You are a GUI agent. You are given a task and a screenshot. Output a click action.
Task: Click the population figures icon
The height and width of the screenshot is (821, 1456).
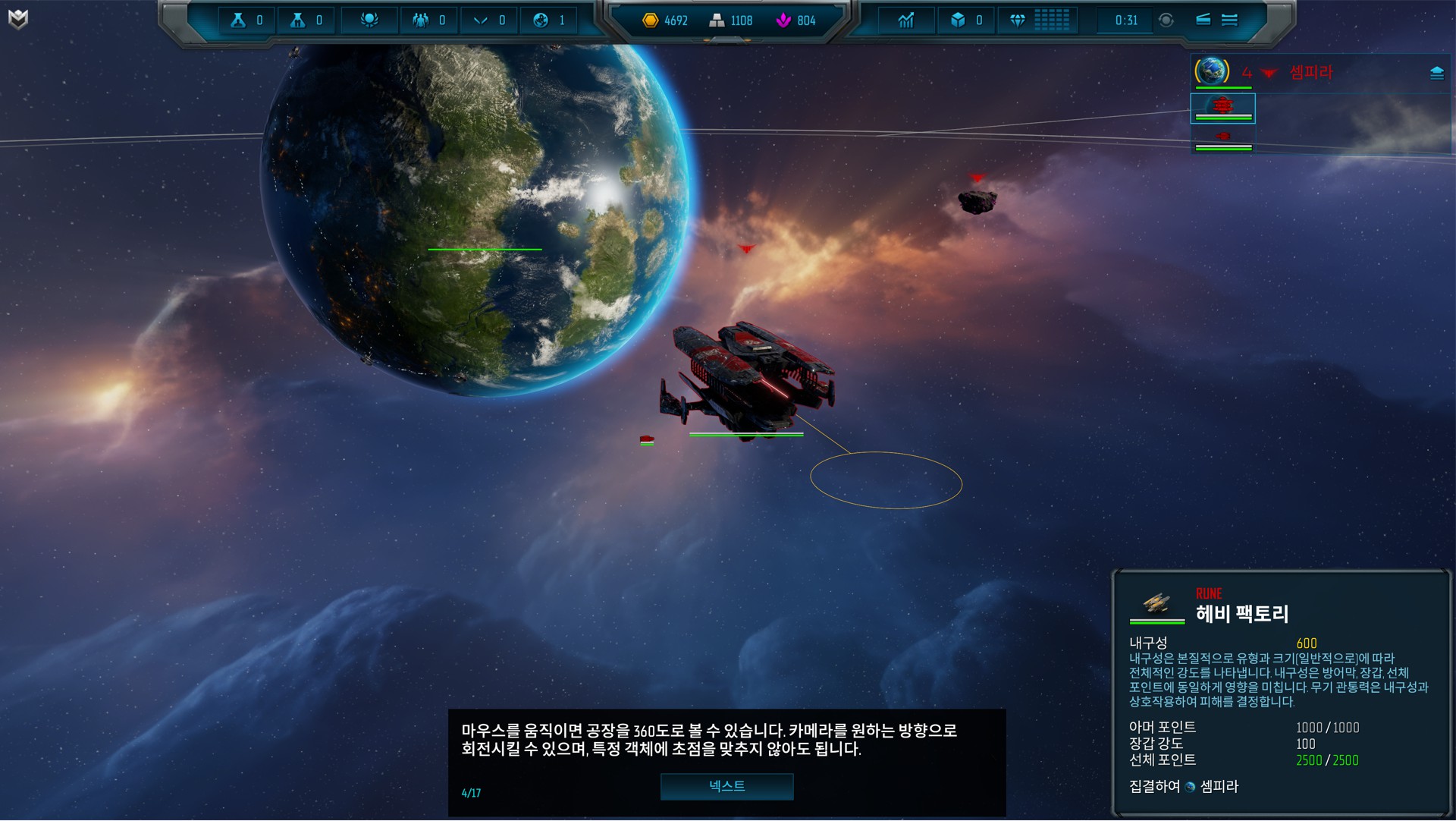click(x=420, y=20)
